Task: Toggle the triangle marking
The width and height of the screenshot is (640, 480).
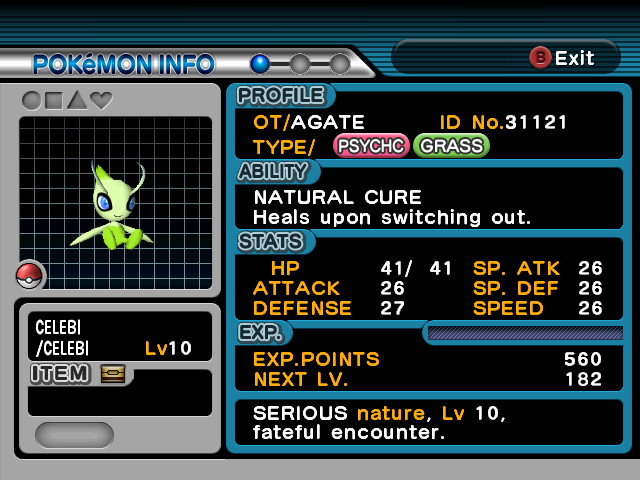Action: coord(77,101)
